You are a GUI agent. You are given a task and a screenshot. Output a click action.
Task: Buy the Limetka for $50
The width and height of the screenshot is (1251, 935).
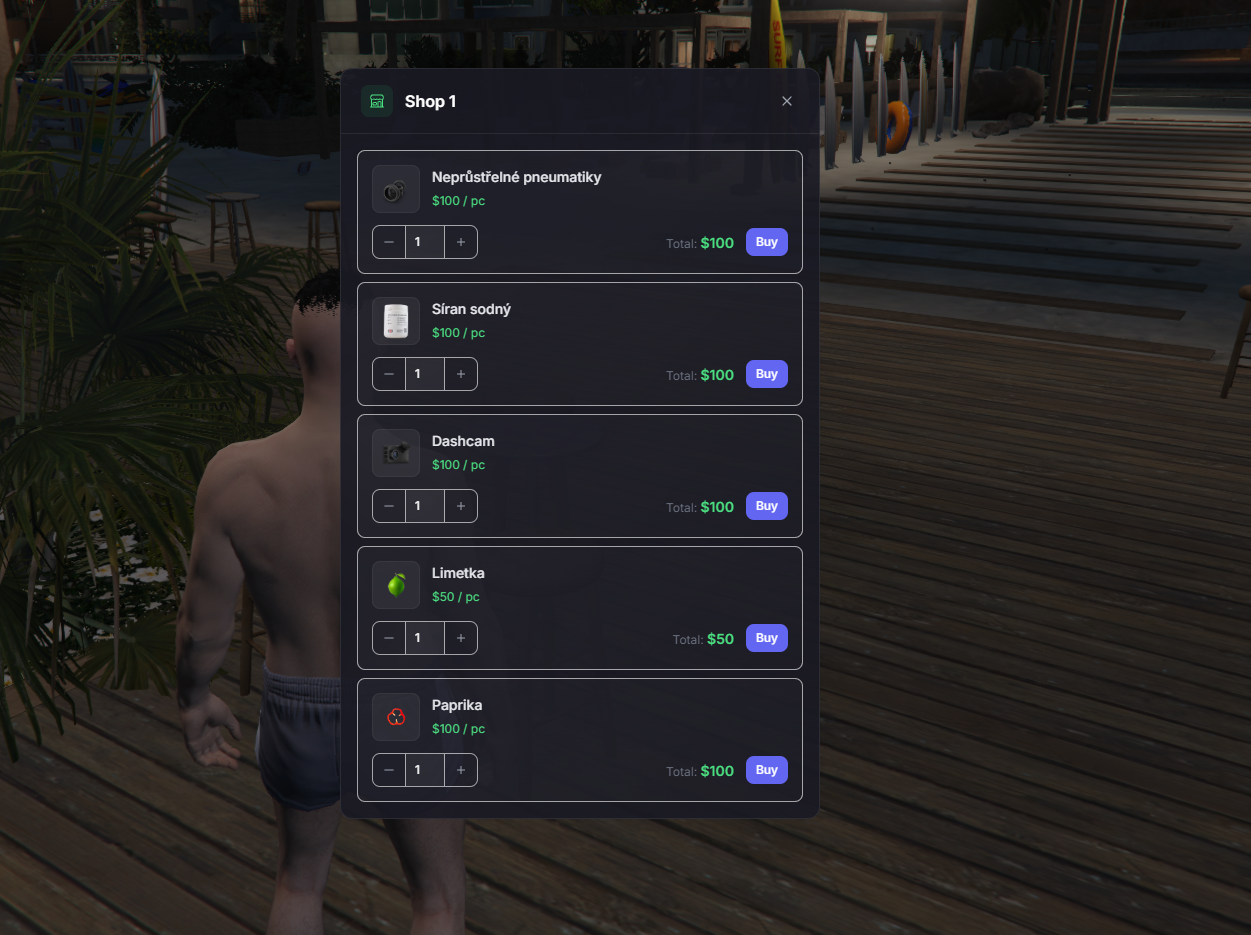tap(766, 638)
